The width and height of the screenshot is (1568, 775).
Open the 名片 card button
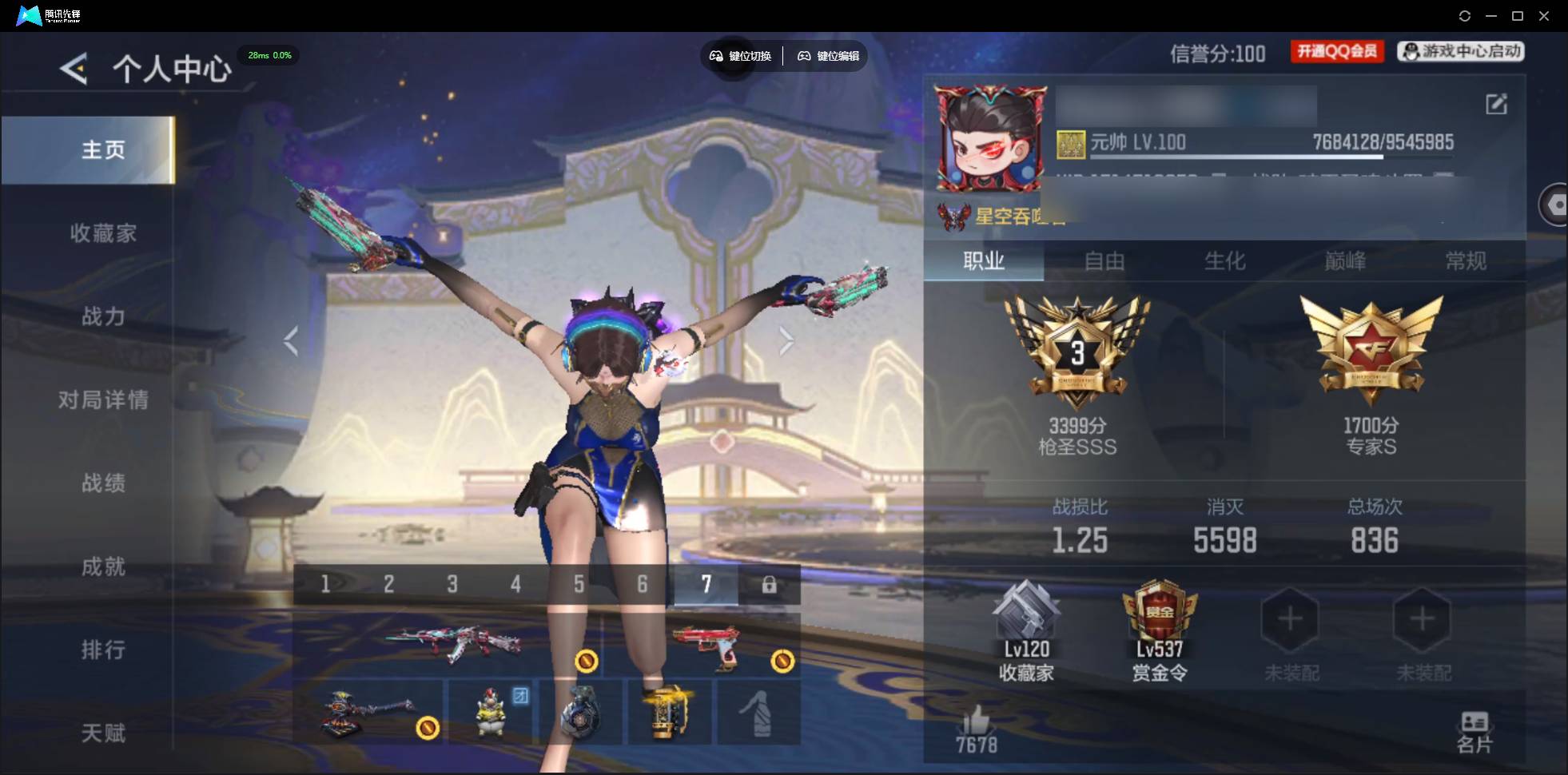coord(1474,732)
